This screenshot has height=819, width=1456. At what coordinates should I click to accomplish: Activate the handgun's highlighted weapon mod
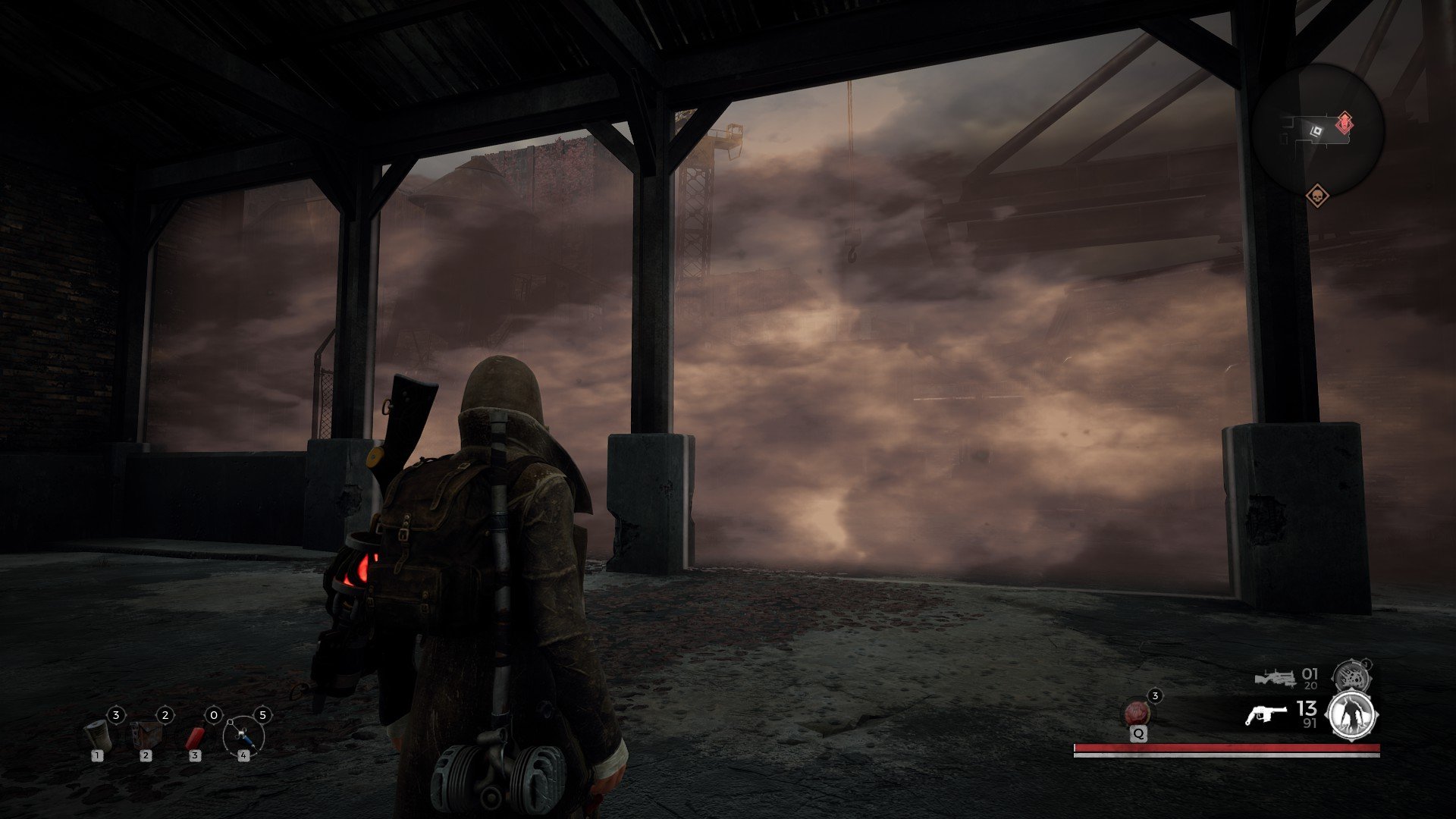1353,715
